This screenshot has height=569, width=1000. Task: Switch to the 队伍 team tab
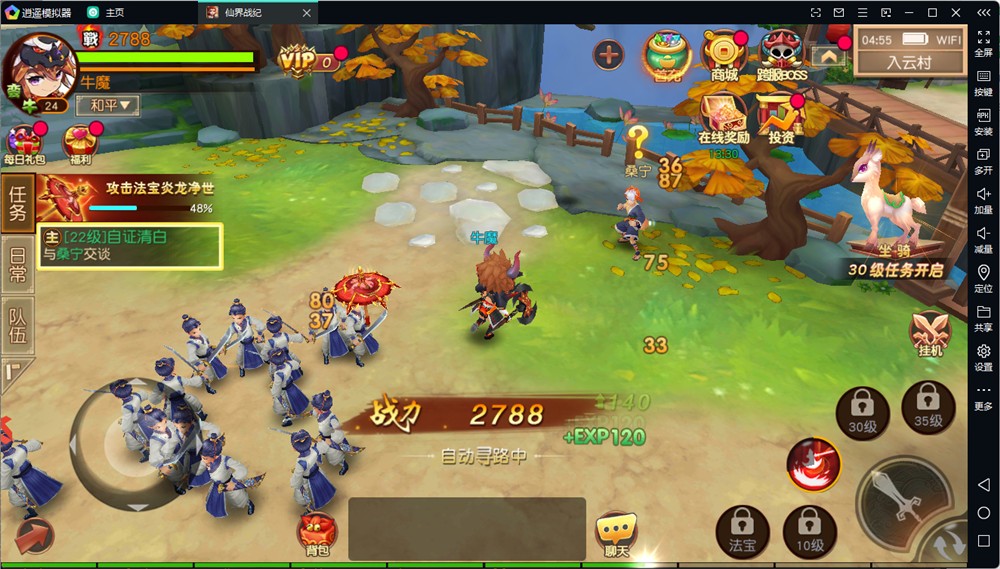pos(17,326)
